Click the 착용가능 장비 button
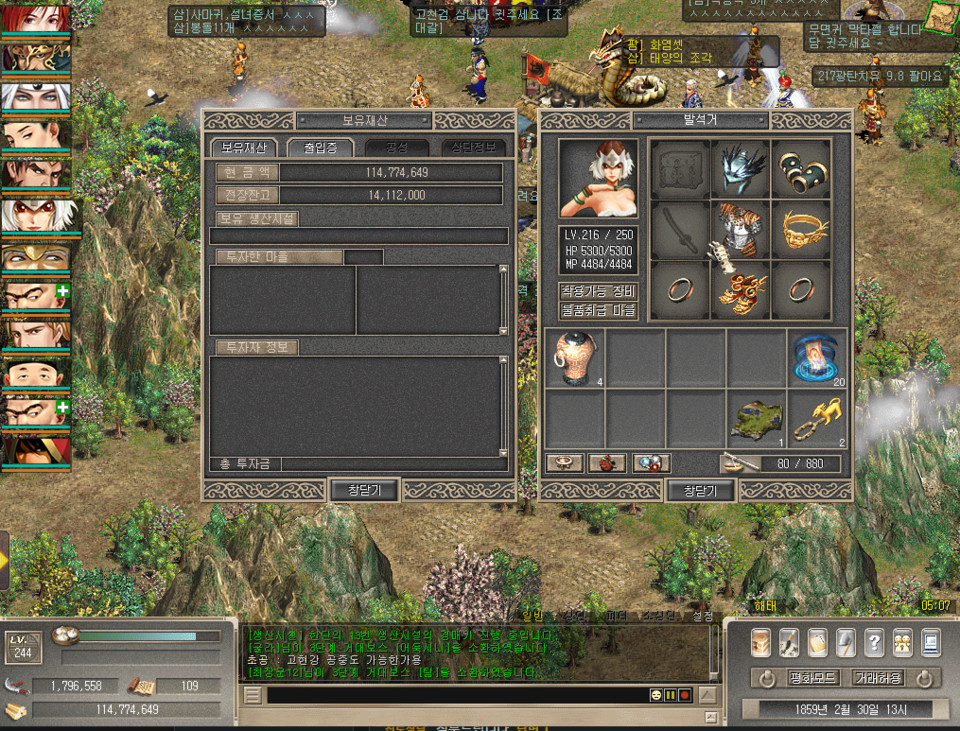This screenshot has width=960, height=731. point(597,291)
